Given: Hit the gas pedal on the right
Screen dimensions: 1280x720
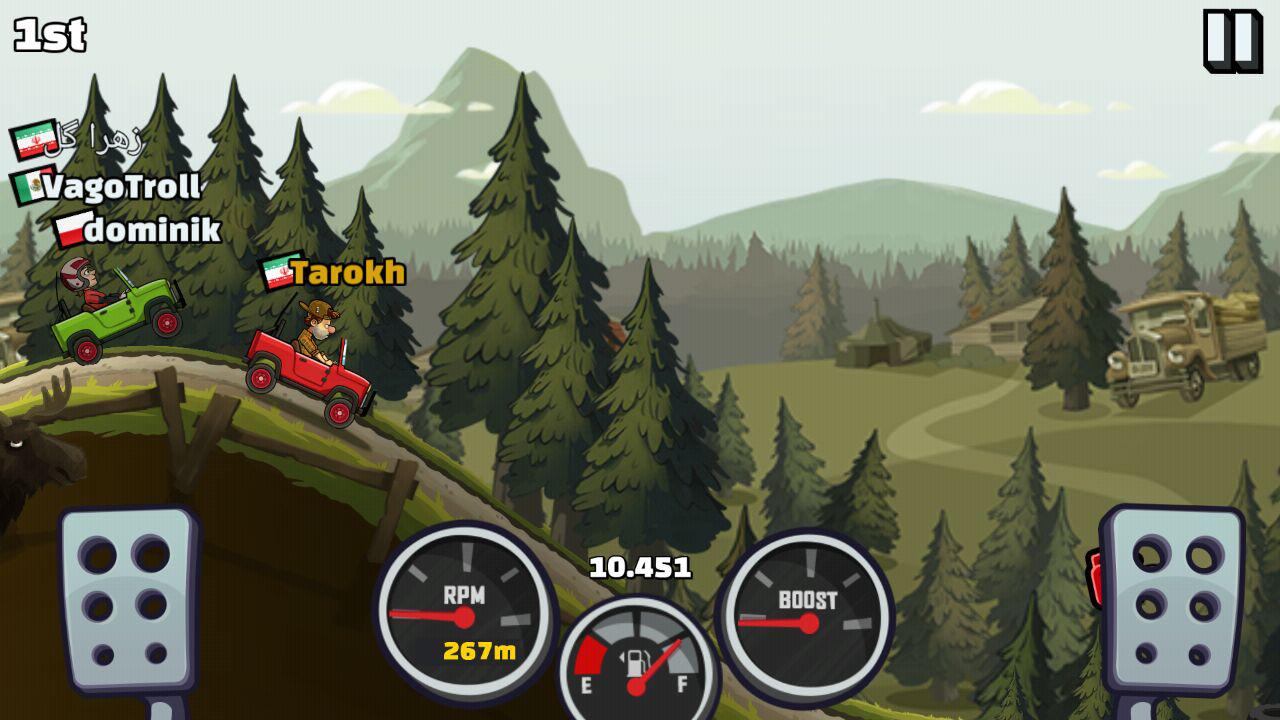Looking at the screenshot, I should [x=1172, y=600].
